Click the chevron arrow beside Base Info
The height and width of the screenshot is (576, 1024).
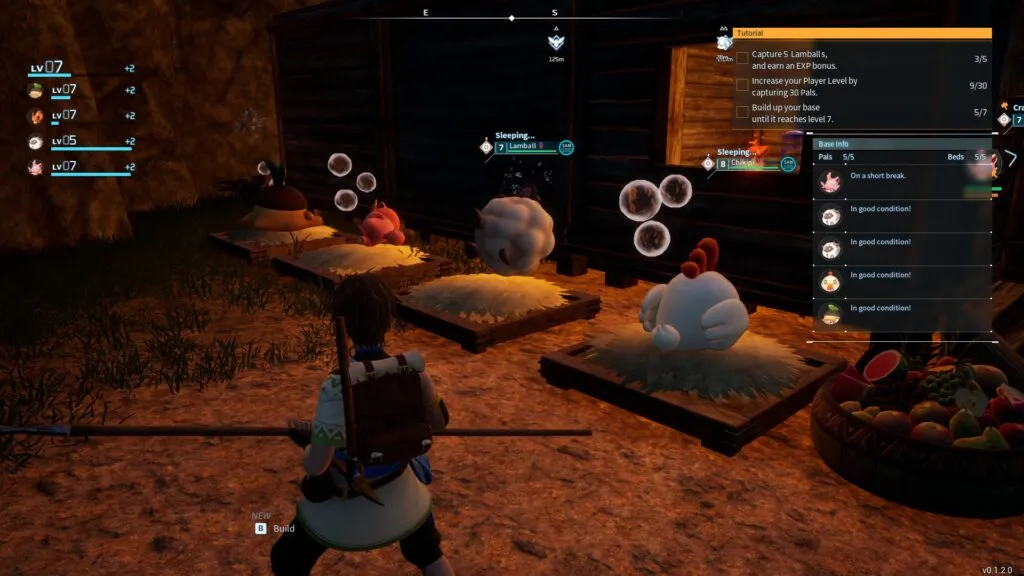(x=1011, y=158)
